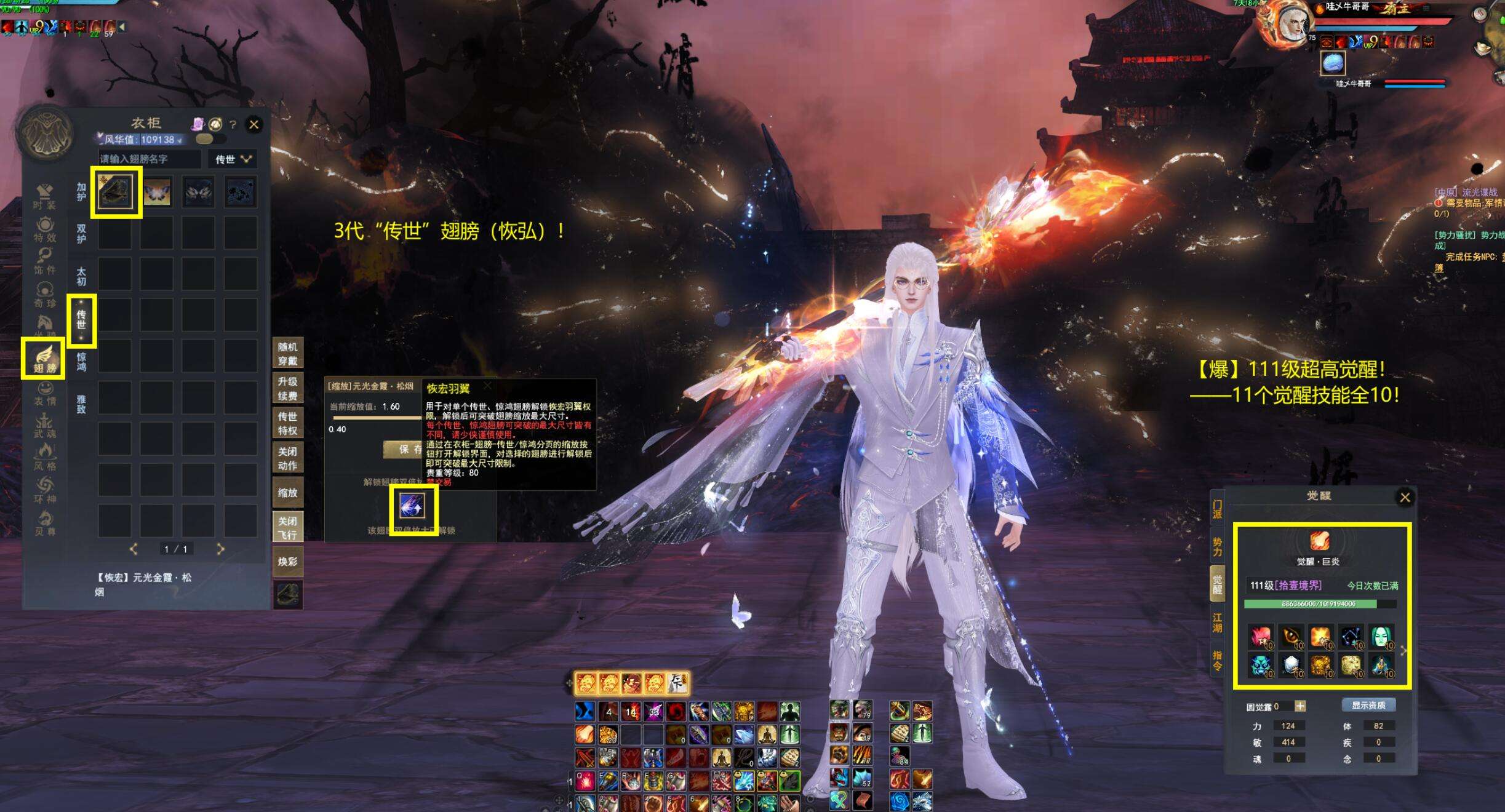Image resolution: width=1505 pixels, height=812 pixels.
Task: Click the 随机穿戴 random wear button
Action: point(287,354)
